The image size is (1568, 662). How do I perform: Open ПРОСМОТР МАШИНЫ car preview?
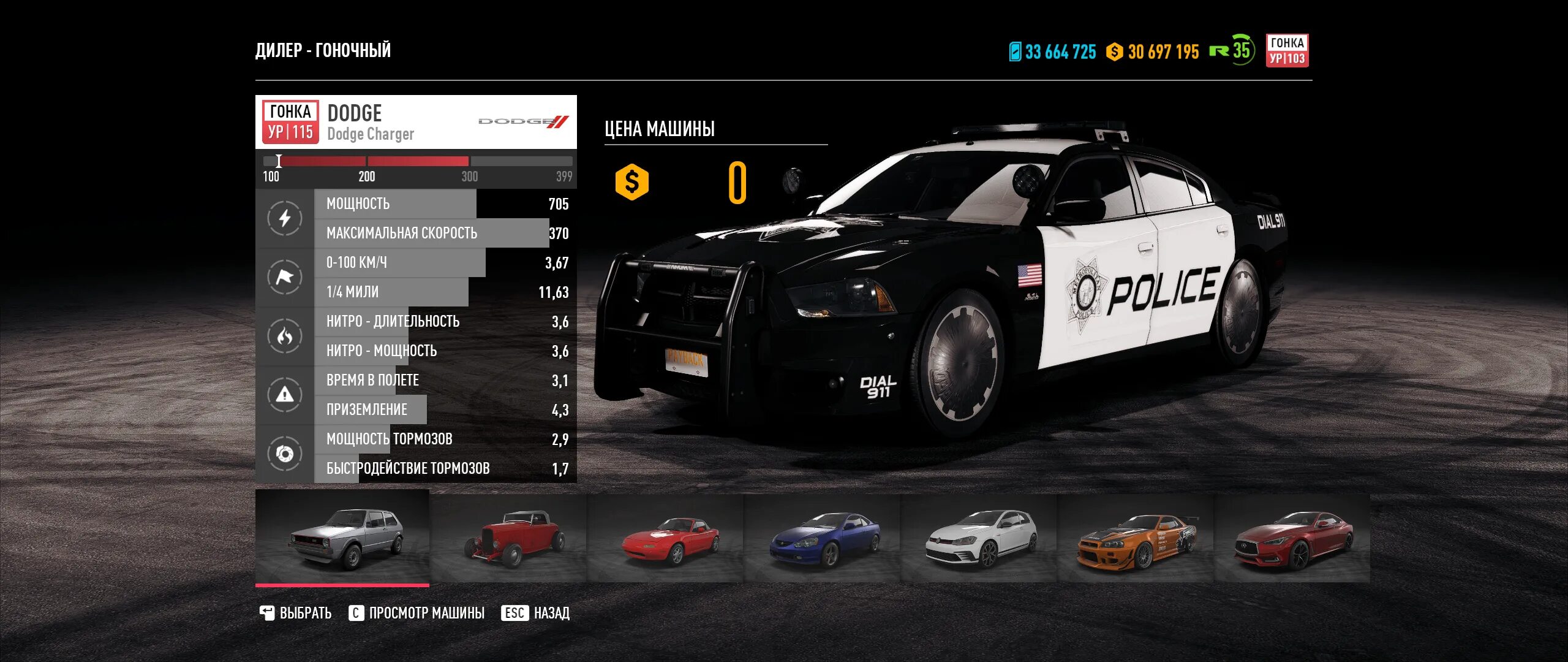(x=417, y=613)
